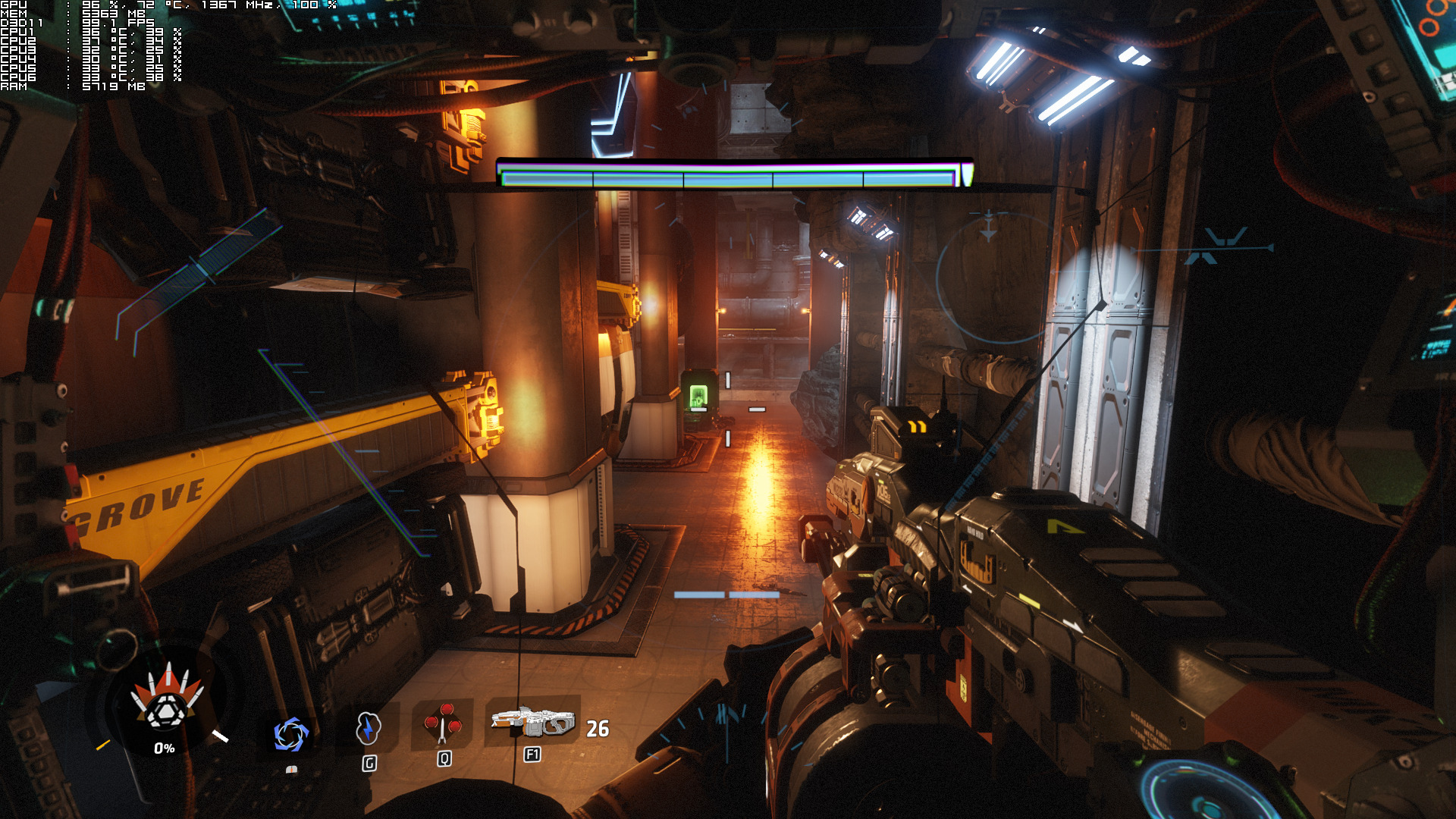Viewport: 1456px width, 819px height.
Task: Fire the red Multi-Target Missile ordnance
Action: point(443,724)
